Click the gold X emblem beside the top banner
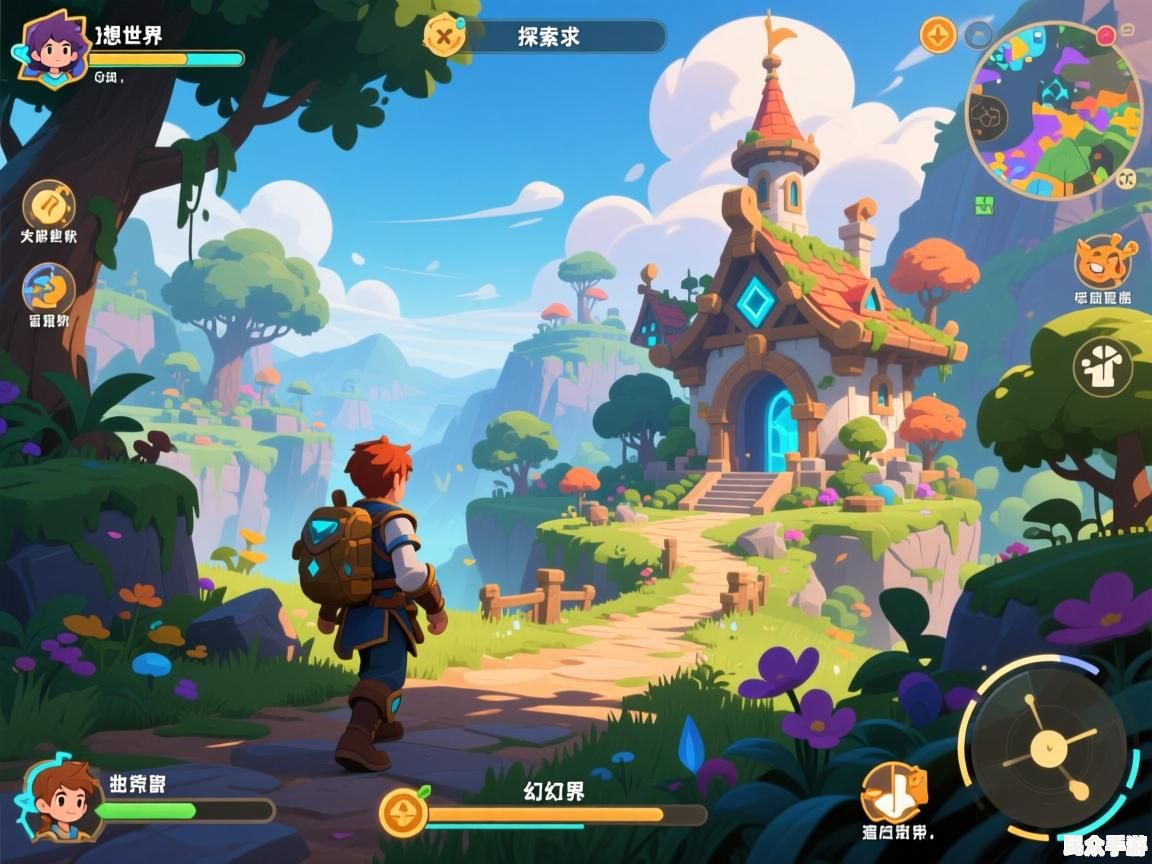The image size is (1152, 864). (444, 35)
